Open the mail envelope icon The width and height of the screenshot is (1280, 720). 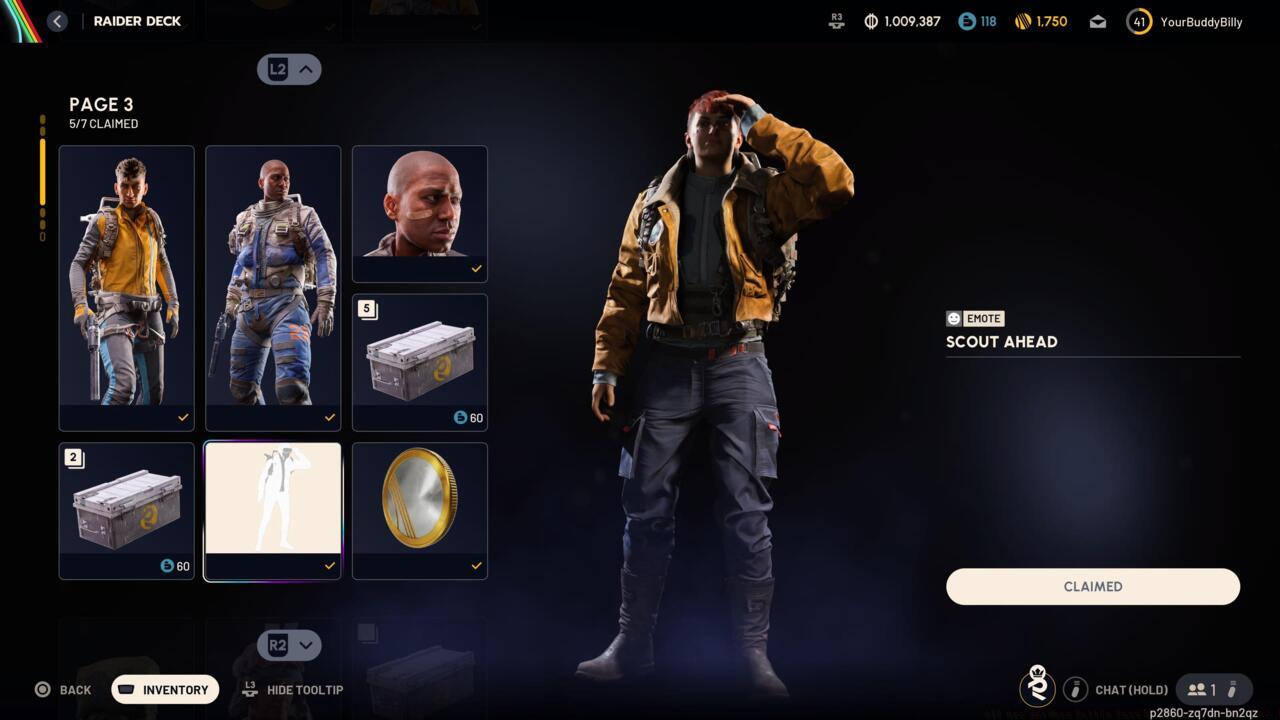point(1097,21)
